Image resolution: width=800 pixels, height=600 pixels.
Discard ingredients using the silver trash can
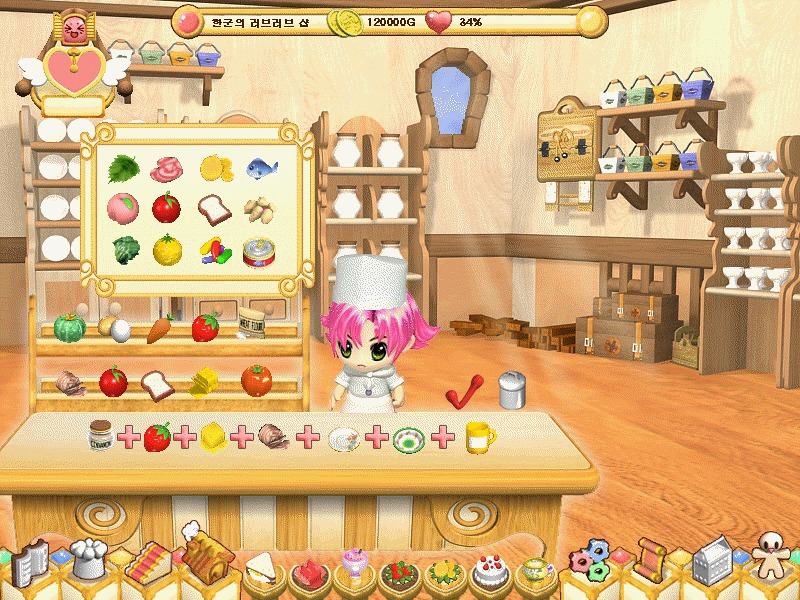(x=511, y=388)
